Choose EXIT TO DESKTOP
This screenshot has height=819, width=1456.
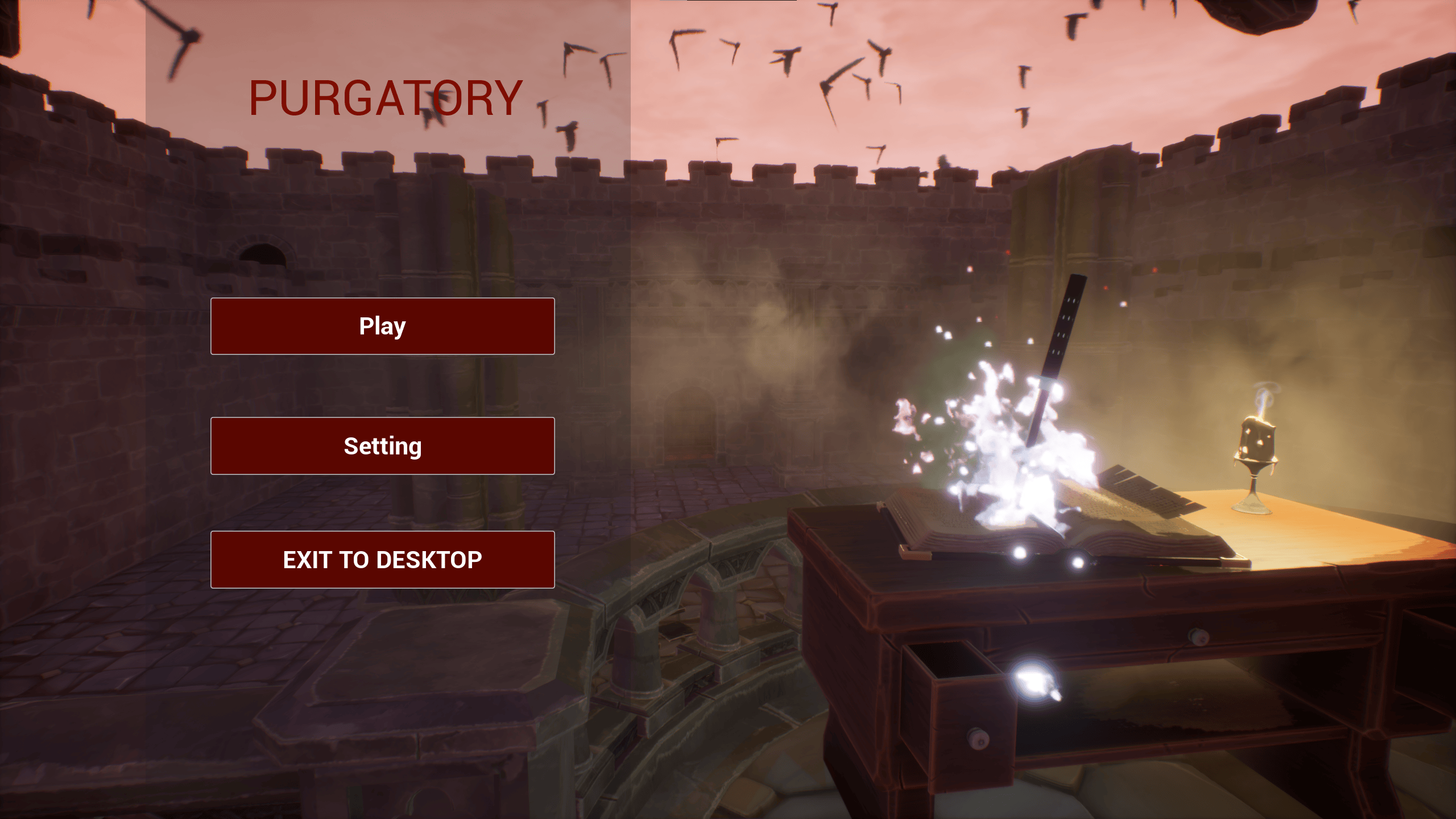click(x=382, y=560)
